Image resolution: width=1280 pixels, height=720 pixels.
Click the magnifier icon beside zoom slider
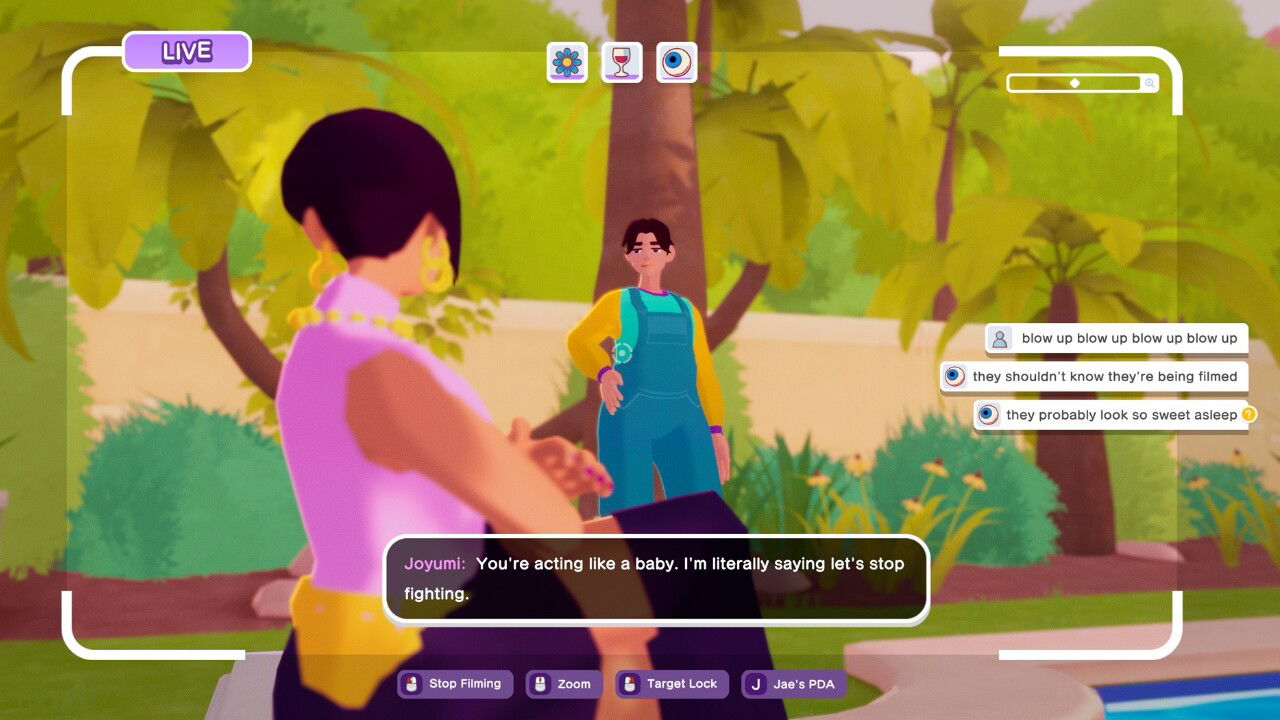coord(1151,84)
